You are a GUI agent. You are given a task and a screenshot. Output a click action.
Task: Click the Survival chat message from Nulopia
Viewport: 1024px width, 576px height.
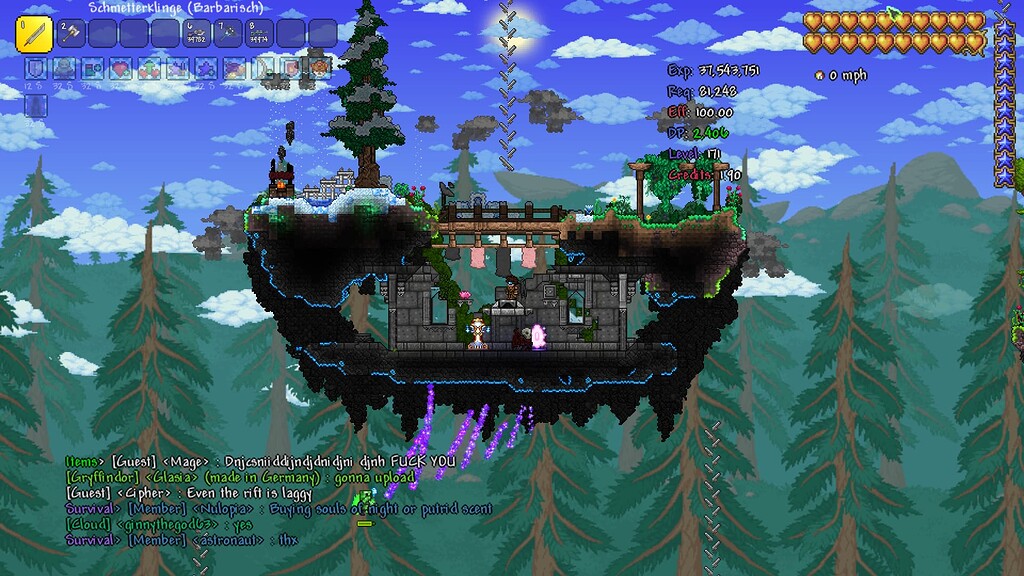(x=279, y=509)
